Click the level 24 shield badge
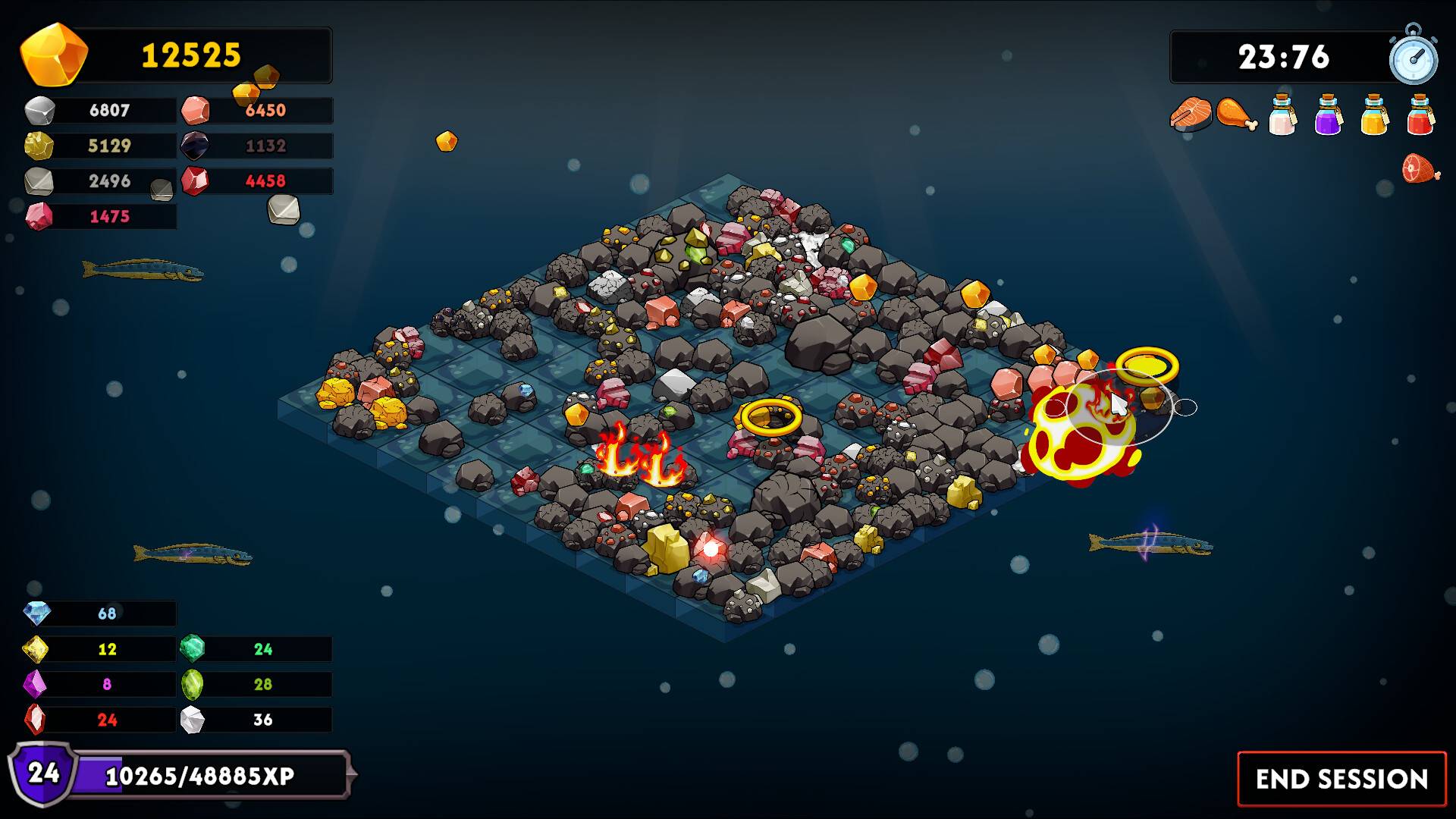 point(43,775)
